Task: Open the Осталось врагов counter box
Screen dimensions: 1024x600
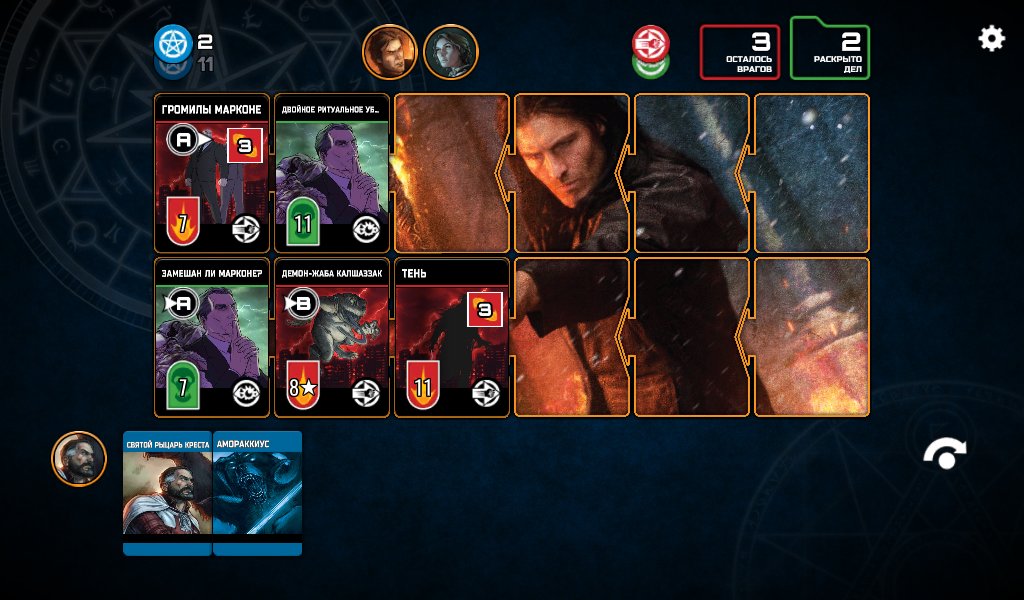Action: [739, 52]
